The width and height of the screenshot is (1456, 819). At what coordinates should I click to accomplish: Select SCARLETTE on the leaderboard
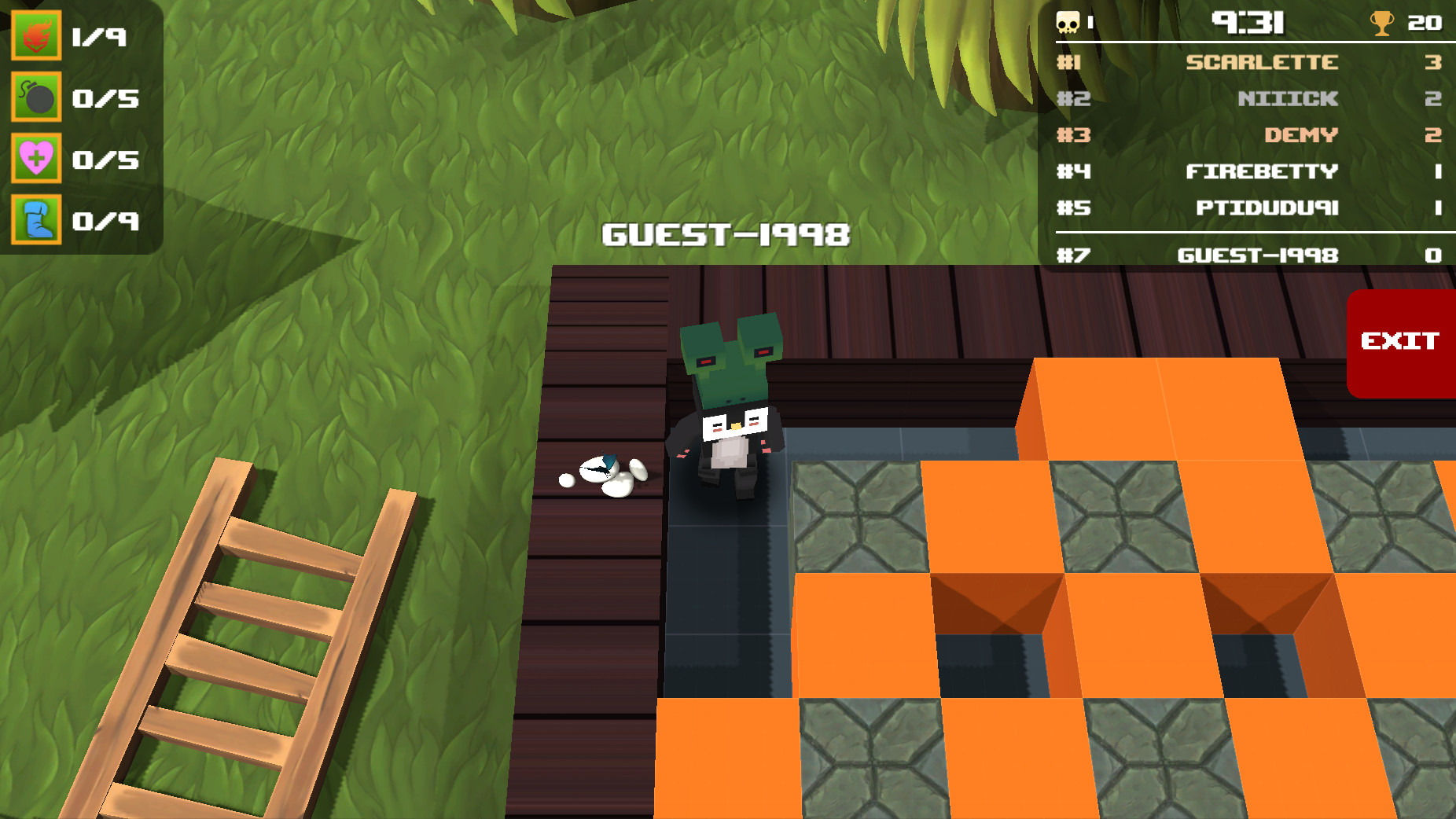pyautogui.click(x=1262, y=62)
